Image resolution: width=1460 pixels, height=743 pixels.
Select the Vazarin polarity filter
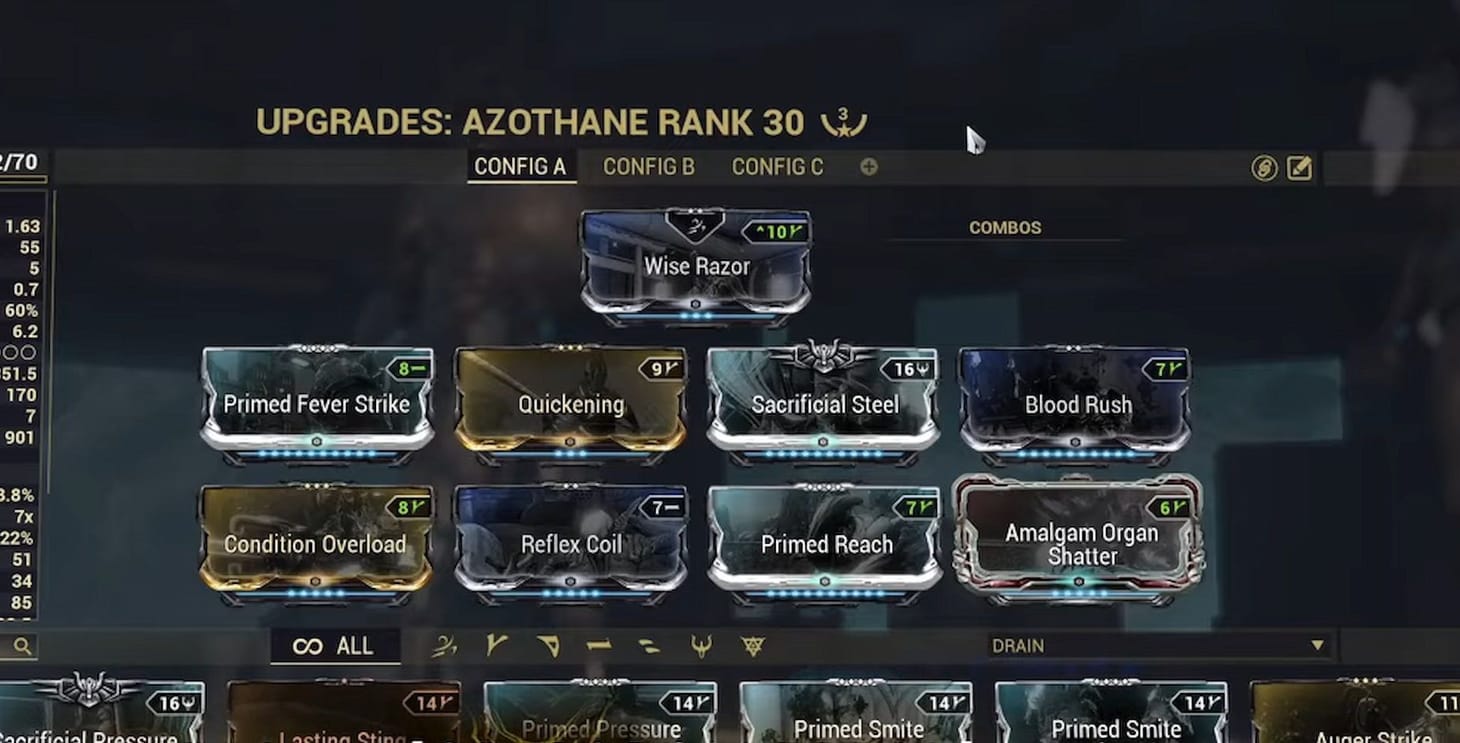point(548,645)
